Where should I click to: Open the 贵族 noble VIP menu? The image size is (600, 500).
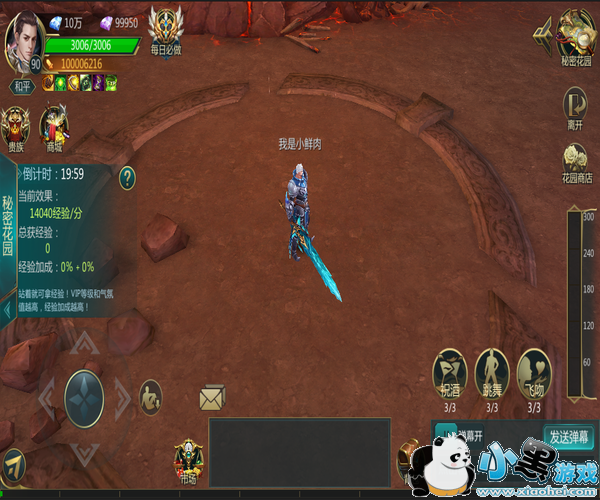click(x=16, y=128)
